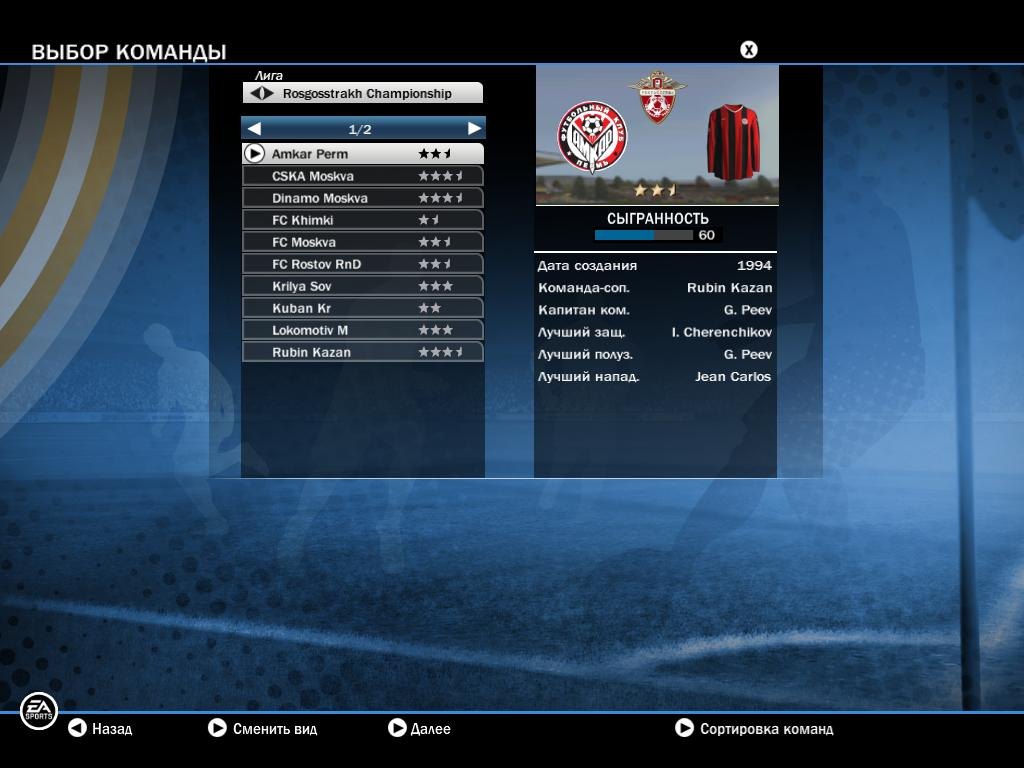The width and height of the screenshot is (1024, 768).
Task: Click Сменить вид to change view
Action: pyautogui.click(x=262, y=729)
